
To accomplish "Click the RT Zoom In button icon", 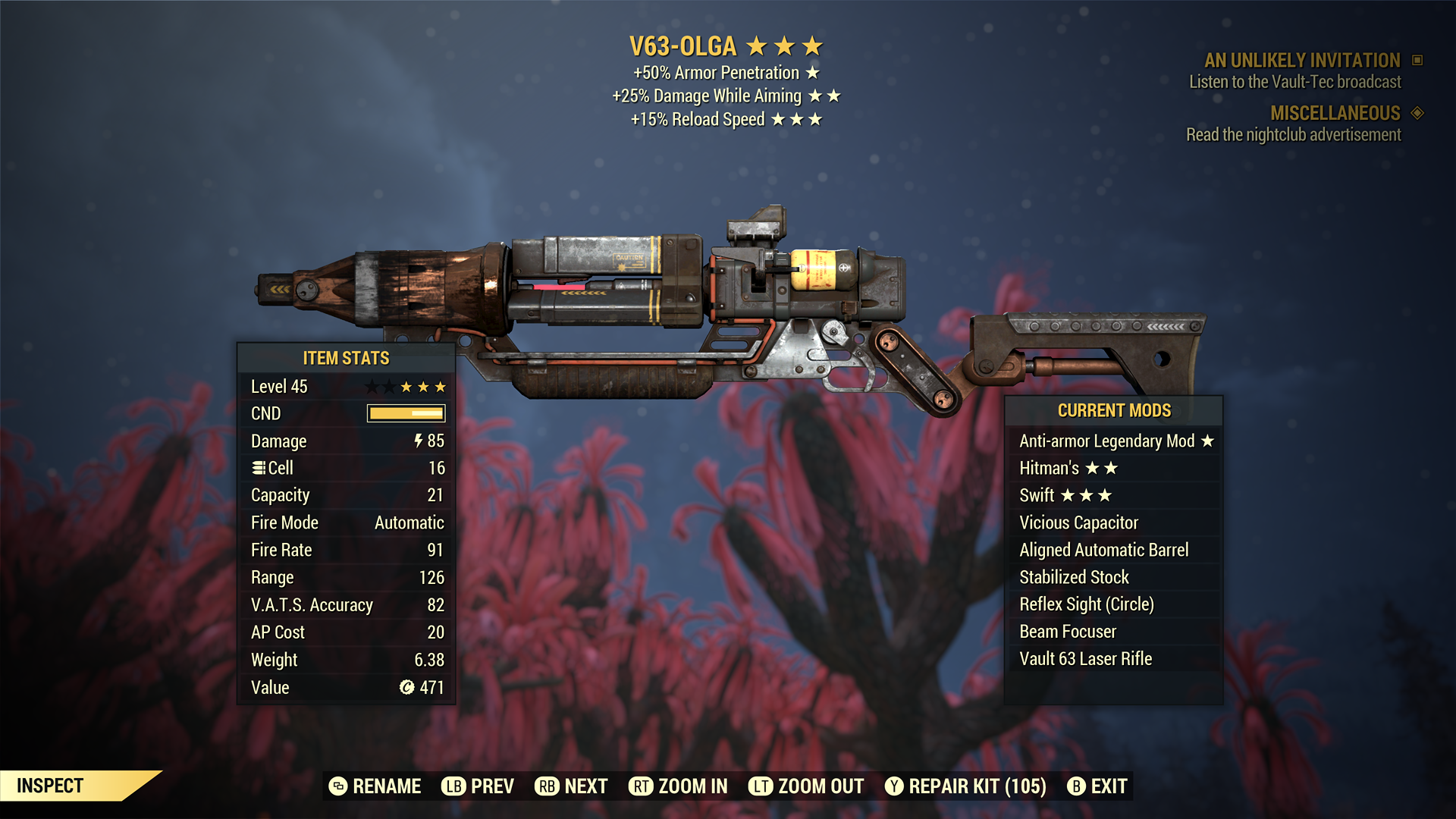I will click(x=642, y=786).
